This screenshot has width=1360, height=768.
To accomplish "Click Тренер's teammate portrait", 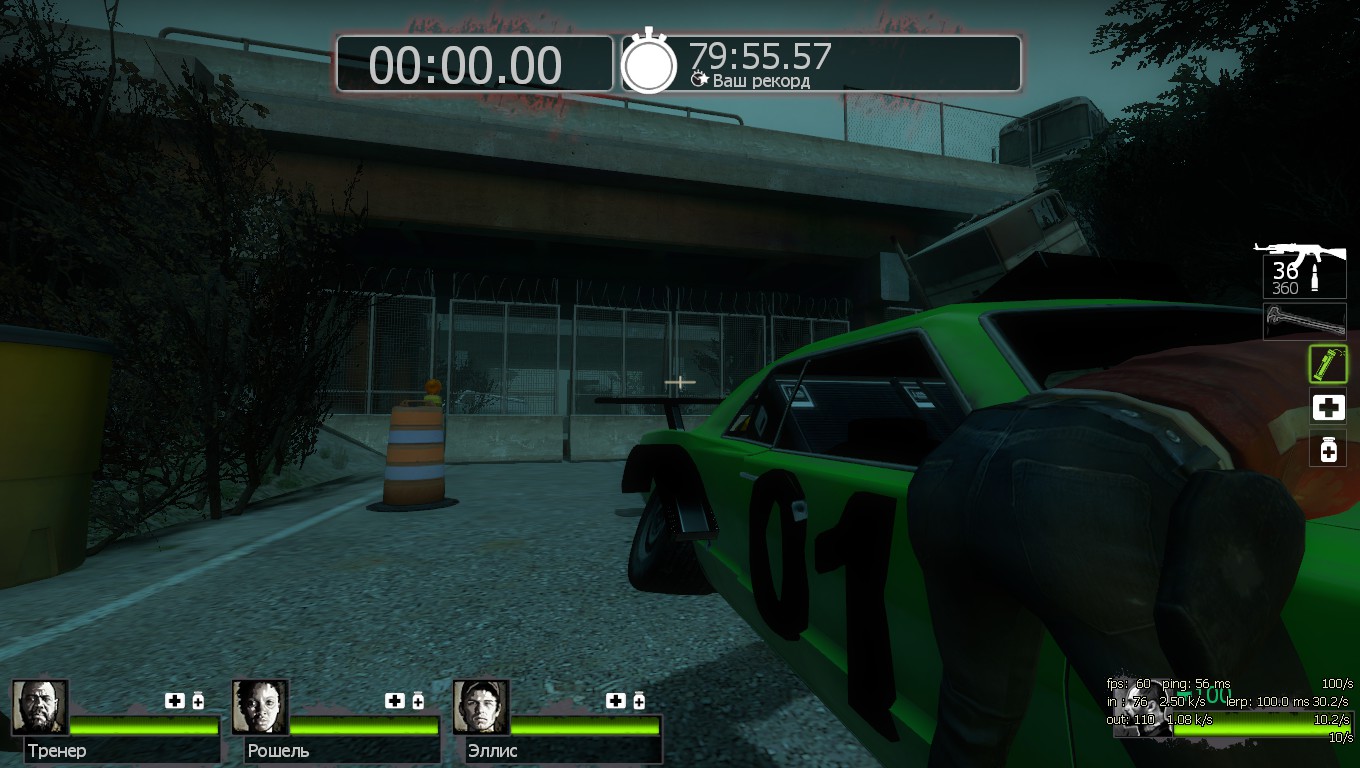I will coord(40,707).
